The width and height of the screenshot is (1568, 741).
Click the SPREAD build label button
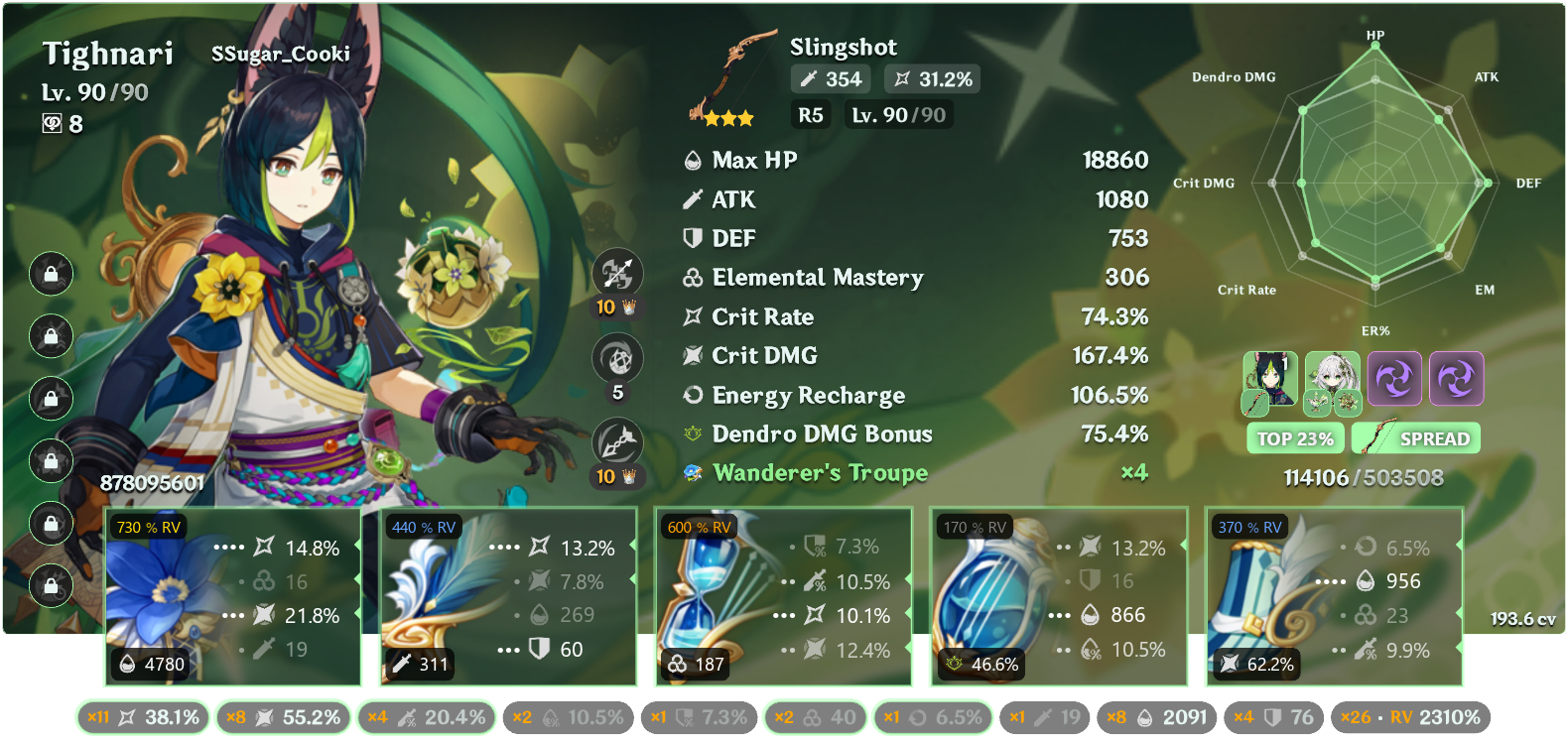pyautogui.click(x=1416, y=437)
